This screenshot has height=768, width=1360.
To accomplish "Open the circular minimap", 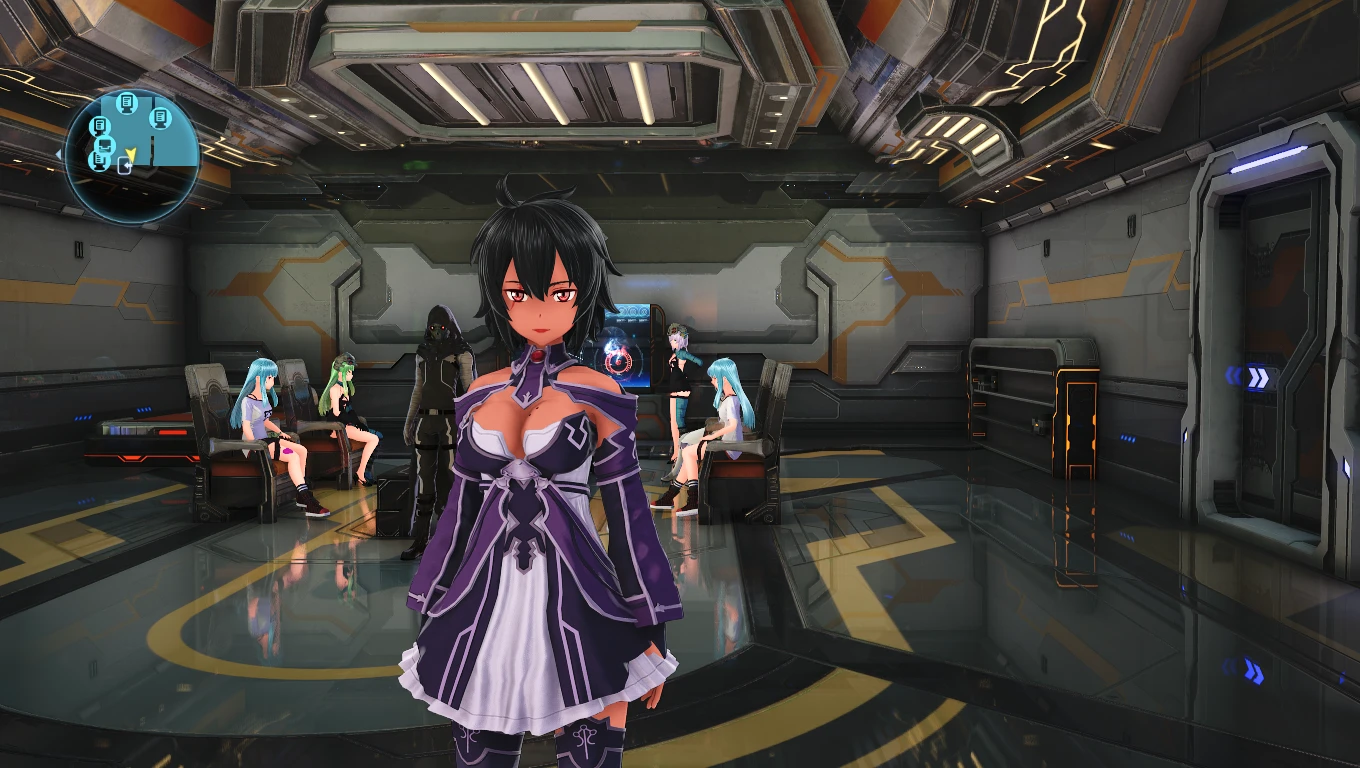I will click(x=132, y=156).
